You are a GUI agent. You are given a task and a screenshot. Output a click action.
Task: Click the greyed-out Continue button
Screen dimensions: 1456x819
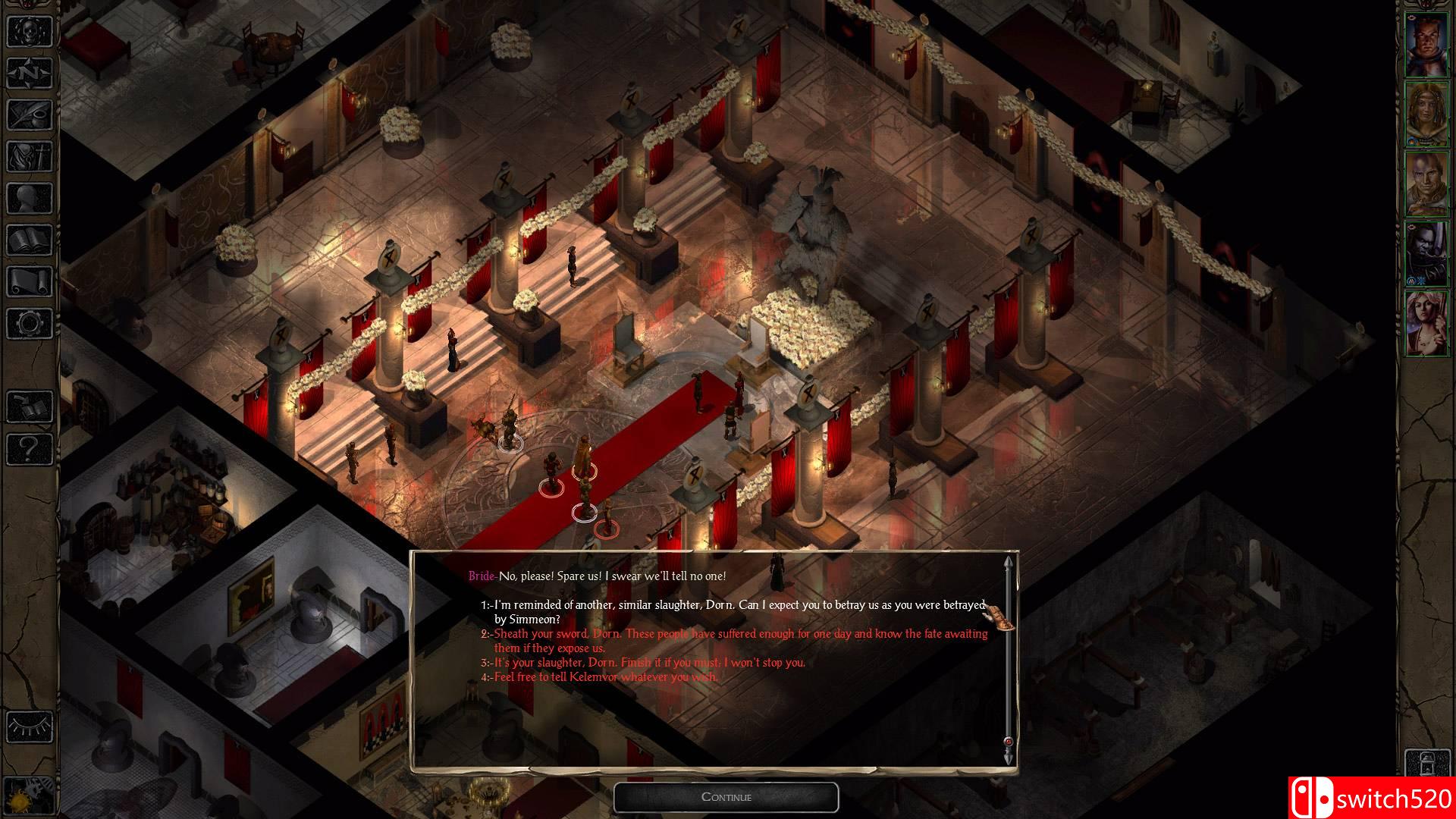726,797
